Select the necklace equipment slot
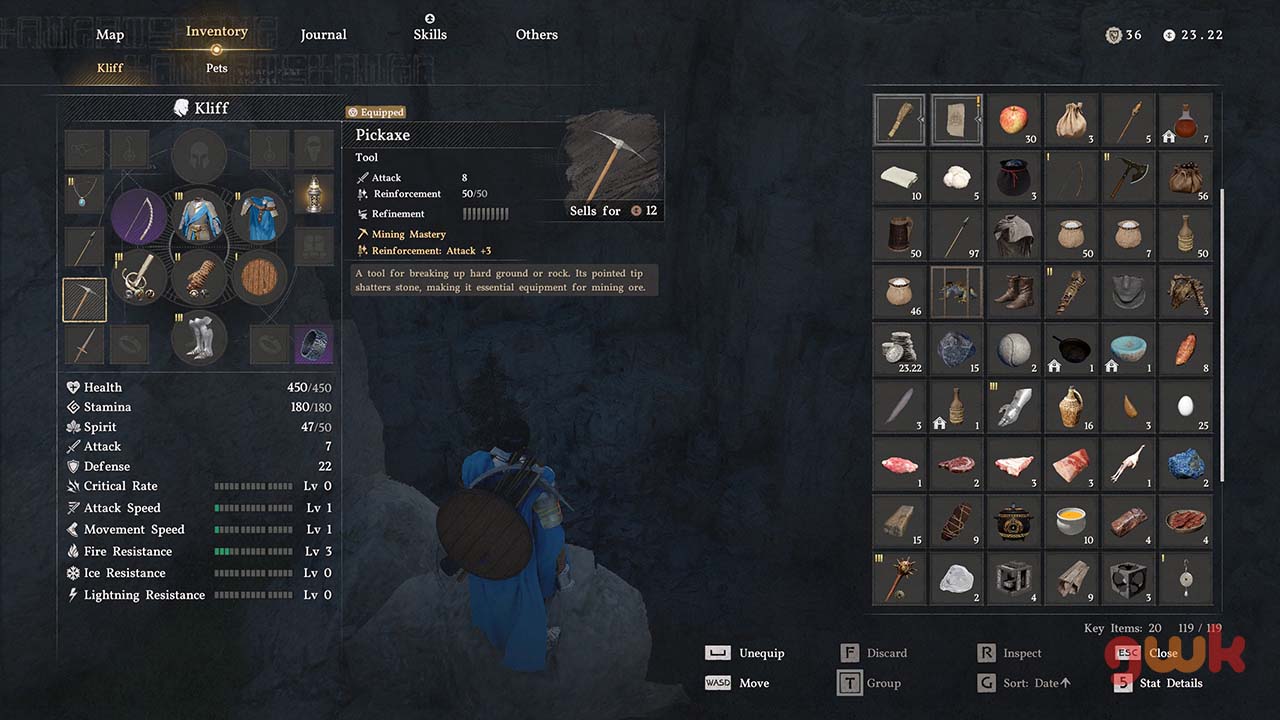 85,194
